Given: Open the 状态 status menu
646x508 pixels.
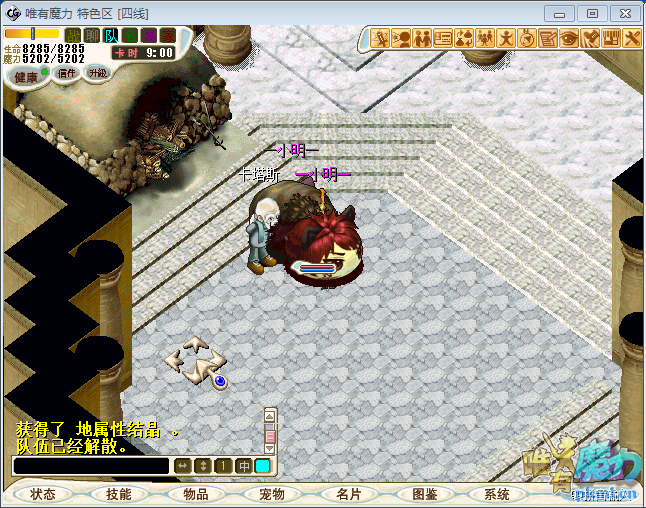Looking at the screenshot, I should tap(43, 494).
